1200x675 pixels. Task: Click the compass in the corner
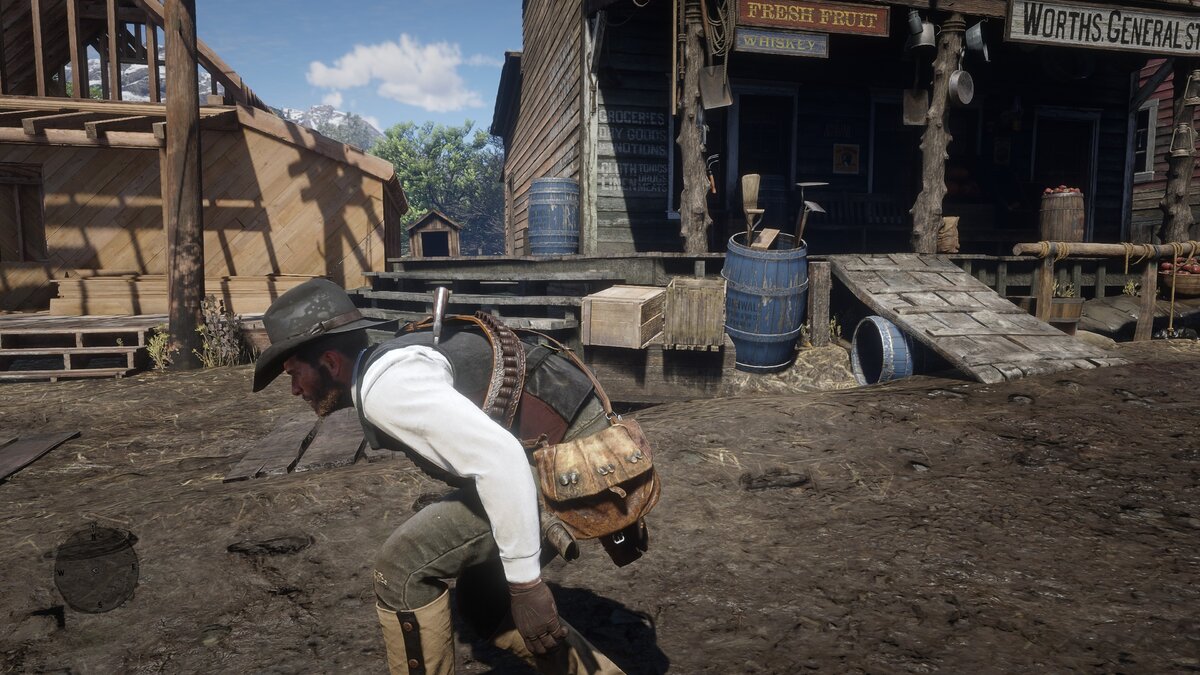(96, 568)
